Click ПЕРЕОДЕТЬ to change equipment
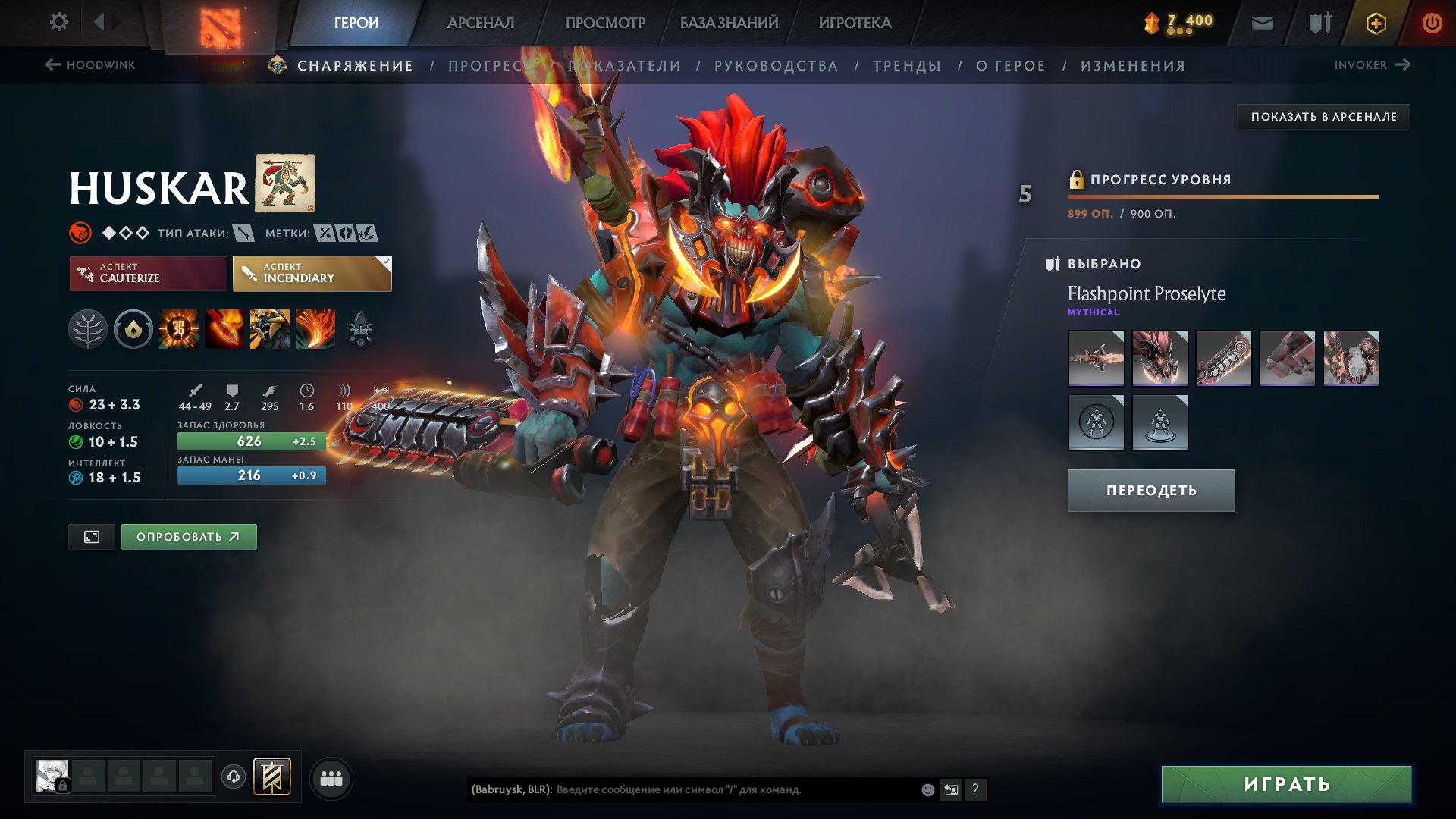The height and width of the screenshot is (819, 1456). pos(1150,490)
